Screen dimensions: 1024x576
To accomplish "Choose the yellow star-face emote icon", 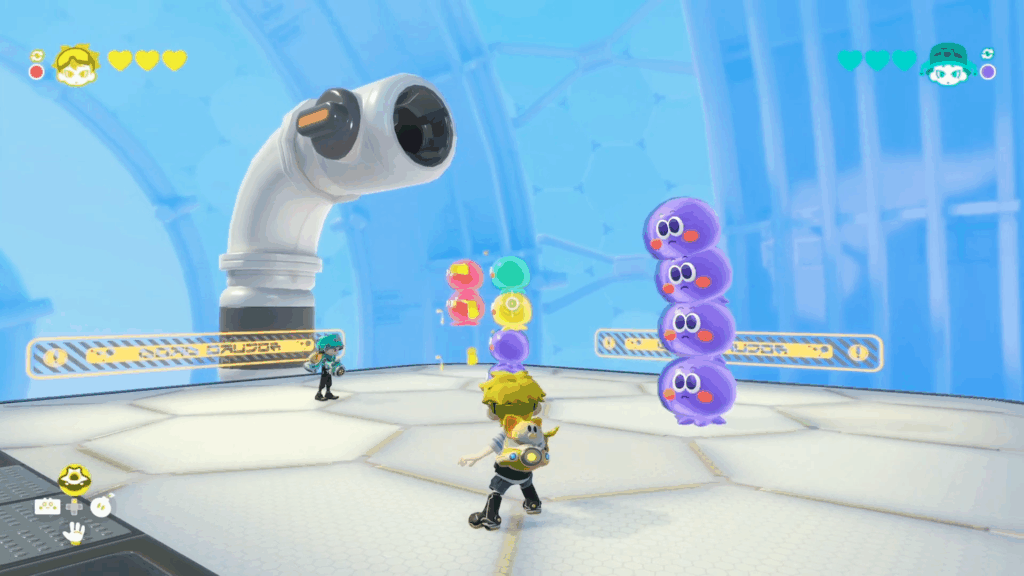I will point(74,480).
